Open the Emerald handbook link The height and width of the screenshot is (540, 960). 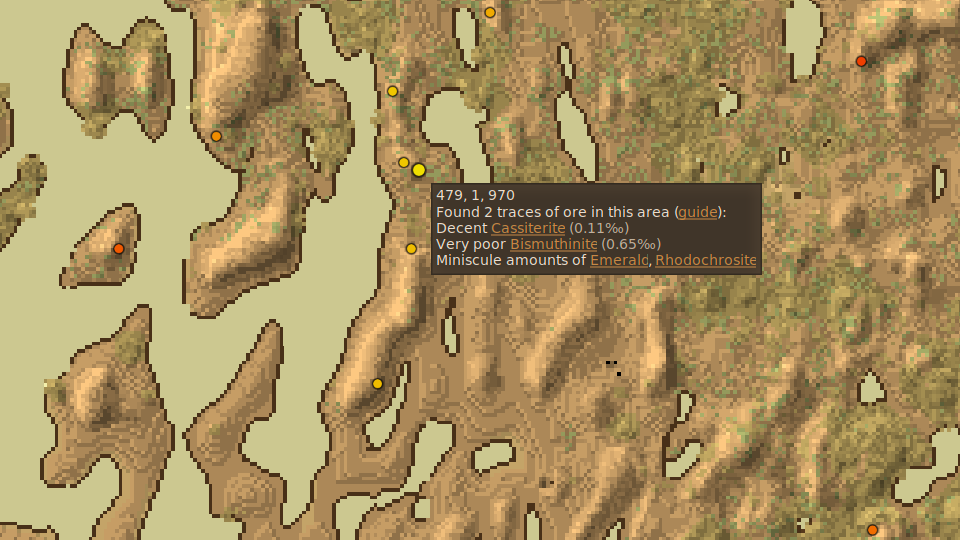[x=618, y=260]
